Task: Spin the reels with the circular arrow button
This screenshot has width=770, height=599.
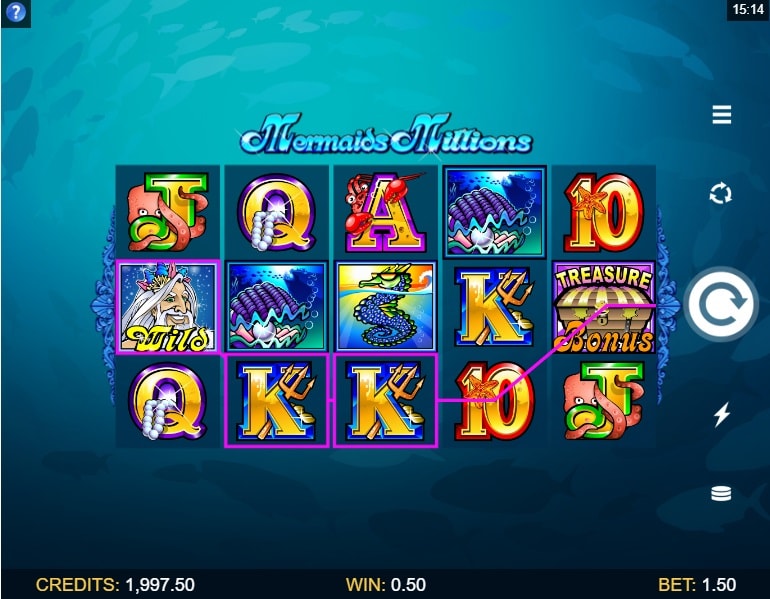Action: coord(721,305)
